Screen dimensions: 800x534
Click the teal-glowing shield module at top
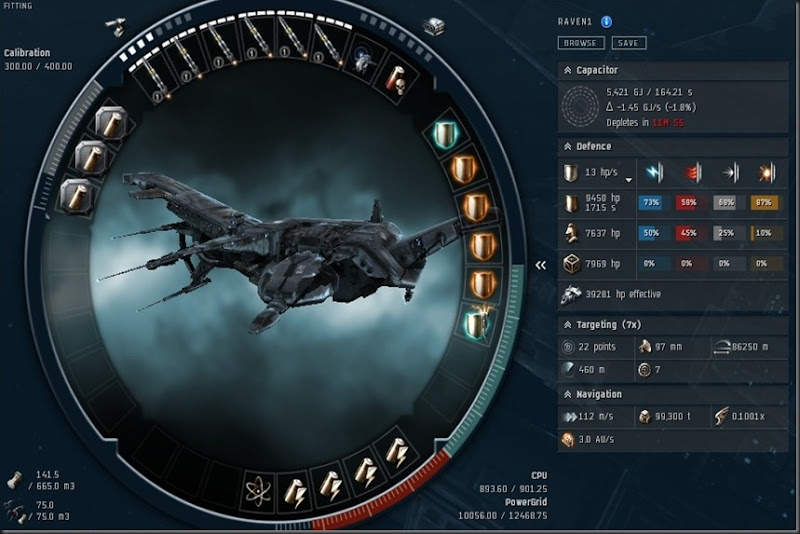(x=446, y=134)
